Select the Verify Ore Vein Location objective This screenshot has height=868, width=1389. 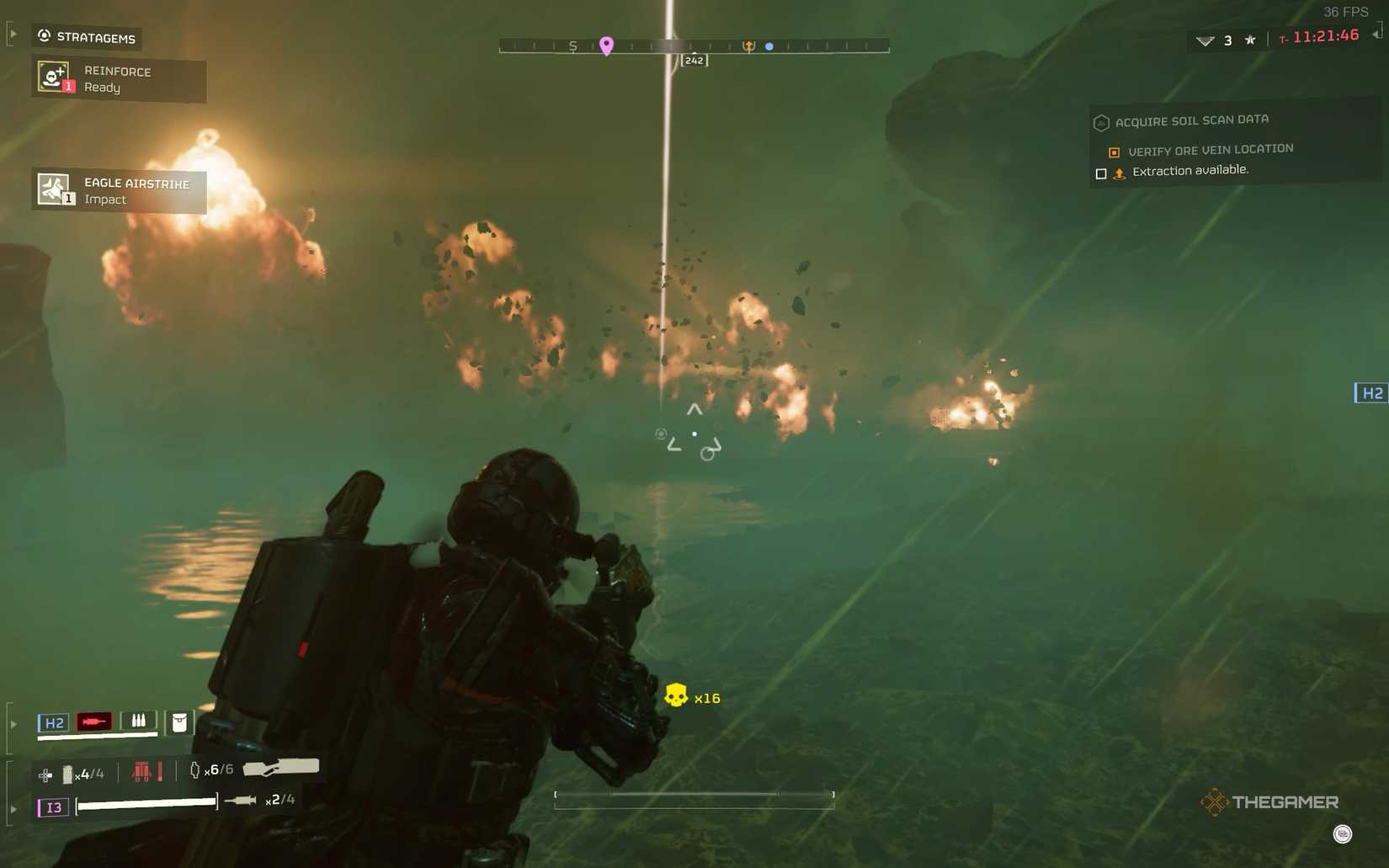1210,150
